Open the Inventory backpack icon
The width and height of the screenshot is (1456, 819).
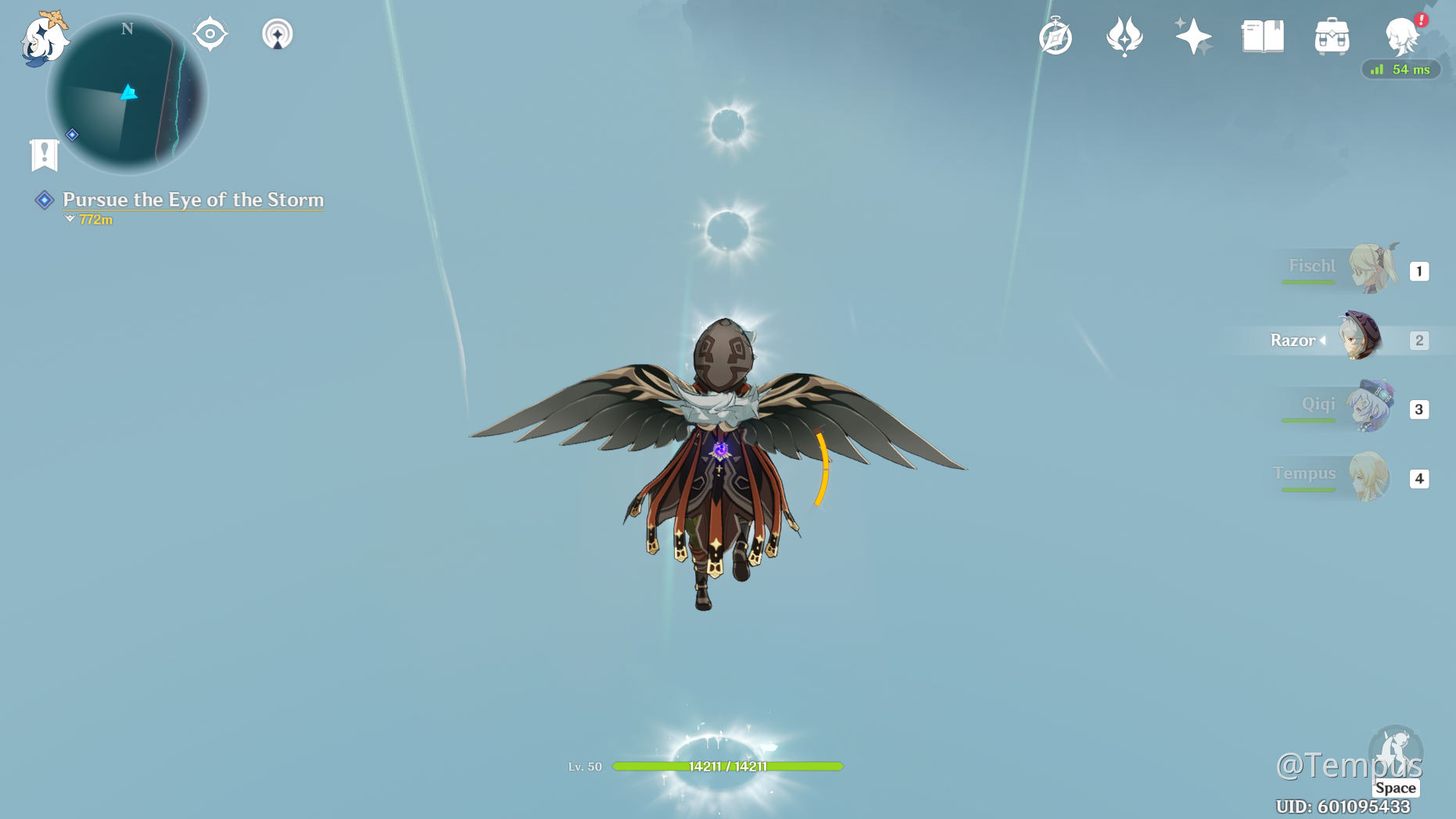[1332, 36]
